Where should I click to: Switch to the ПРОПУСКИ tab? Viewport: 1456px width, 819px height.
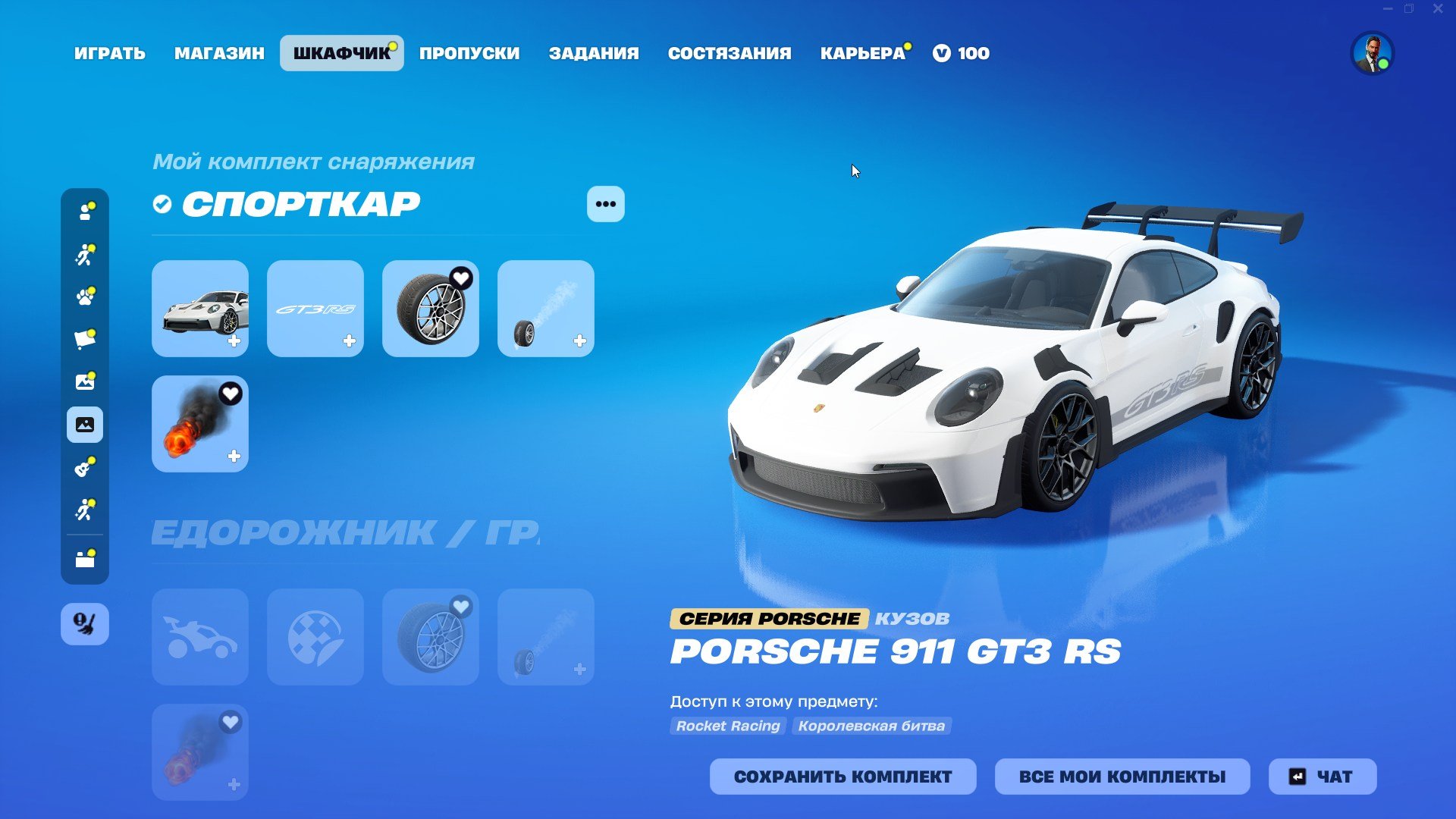(x=469, y=53)
